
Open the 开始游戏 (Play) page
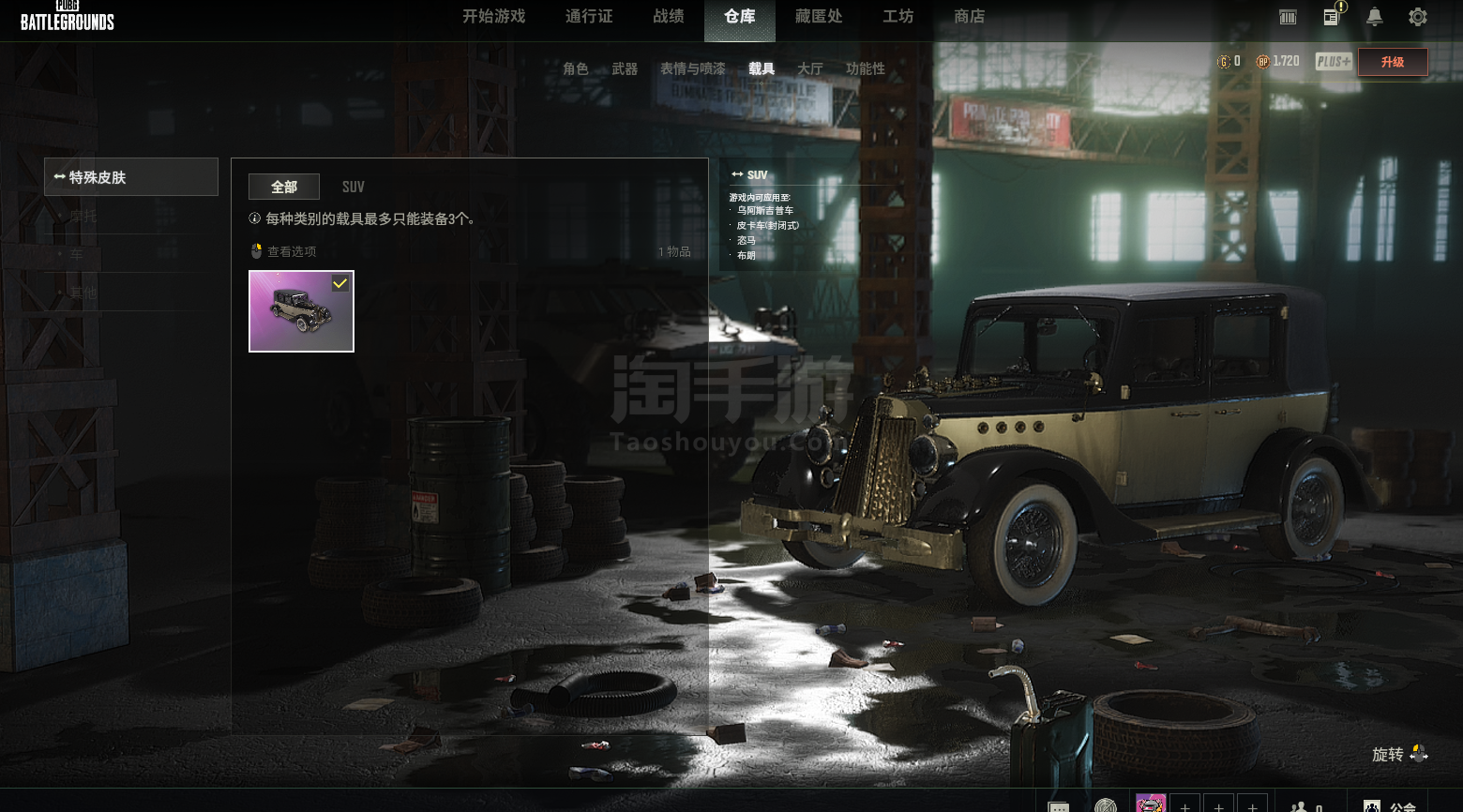[x=493, y=17]
